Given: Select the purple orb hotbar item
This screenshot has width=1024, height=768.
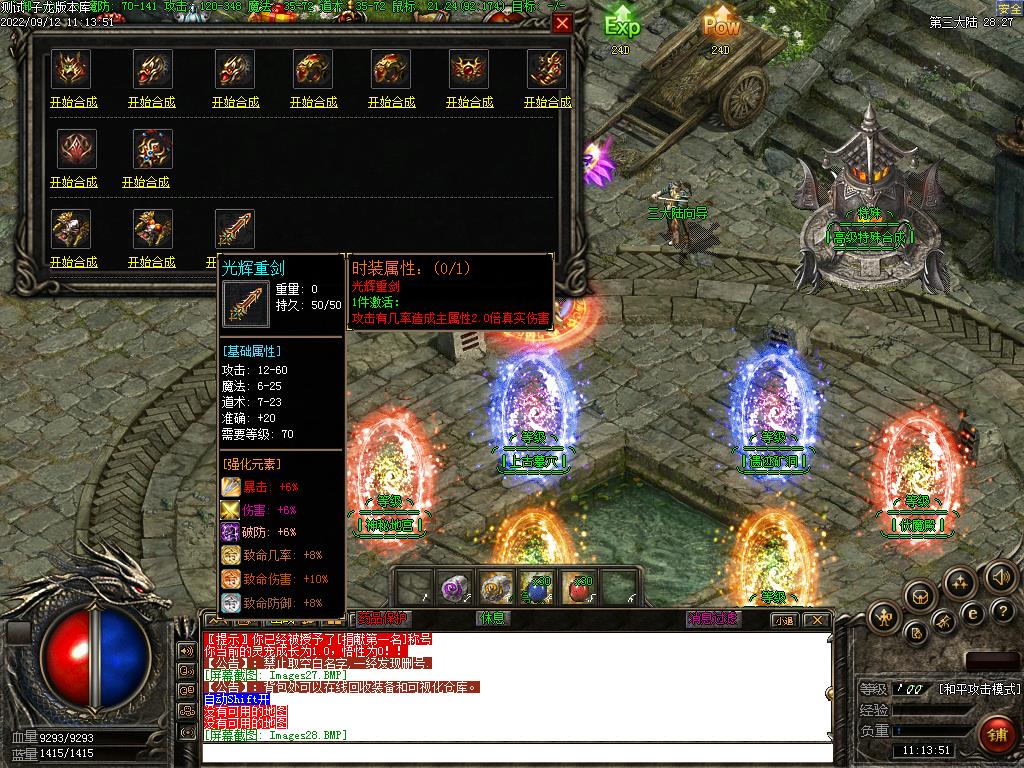Looking at the screenshot, I should [456, 588].
